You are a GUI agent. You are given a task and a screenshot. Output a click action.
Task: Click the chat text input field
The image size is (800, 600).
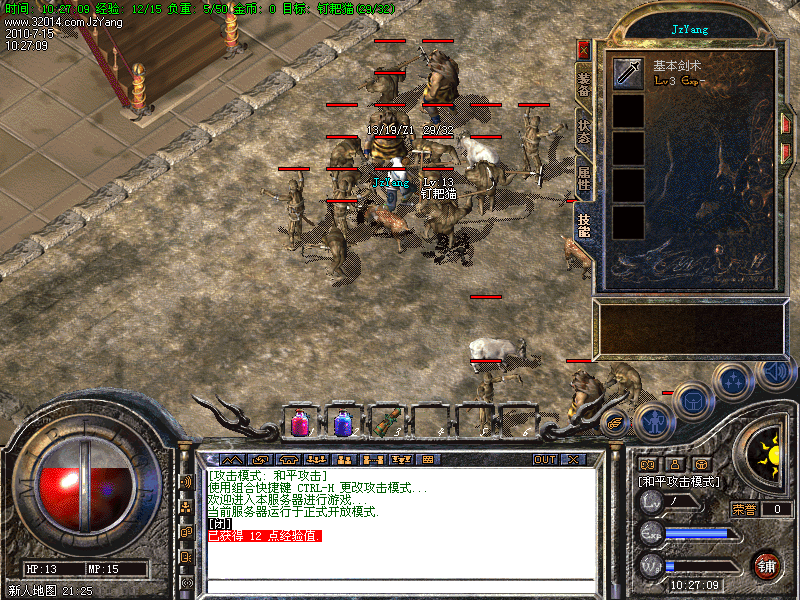click(400, 586)
